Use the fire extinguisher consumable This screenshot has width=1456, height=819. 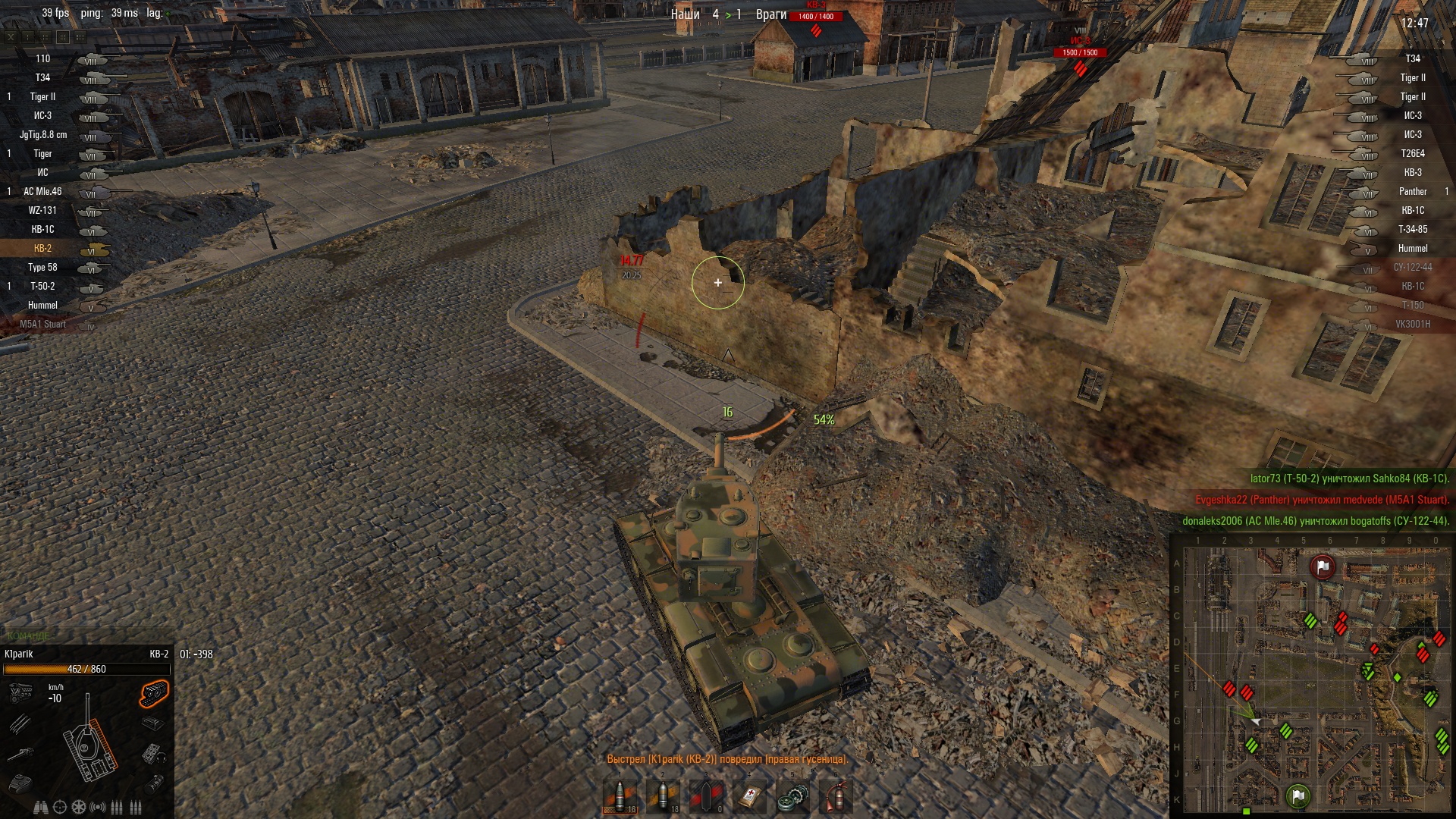836,797
